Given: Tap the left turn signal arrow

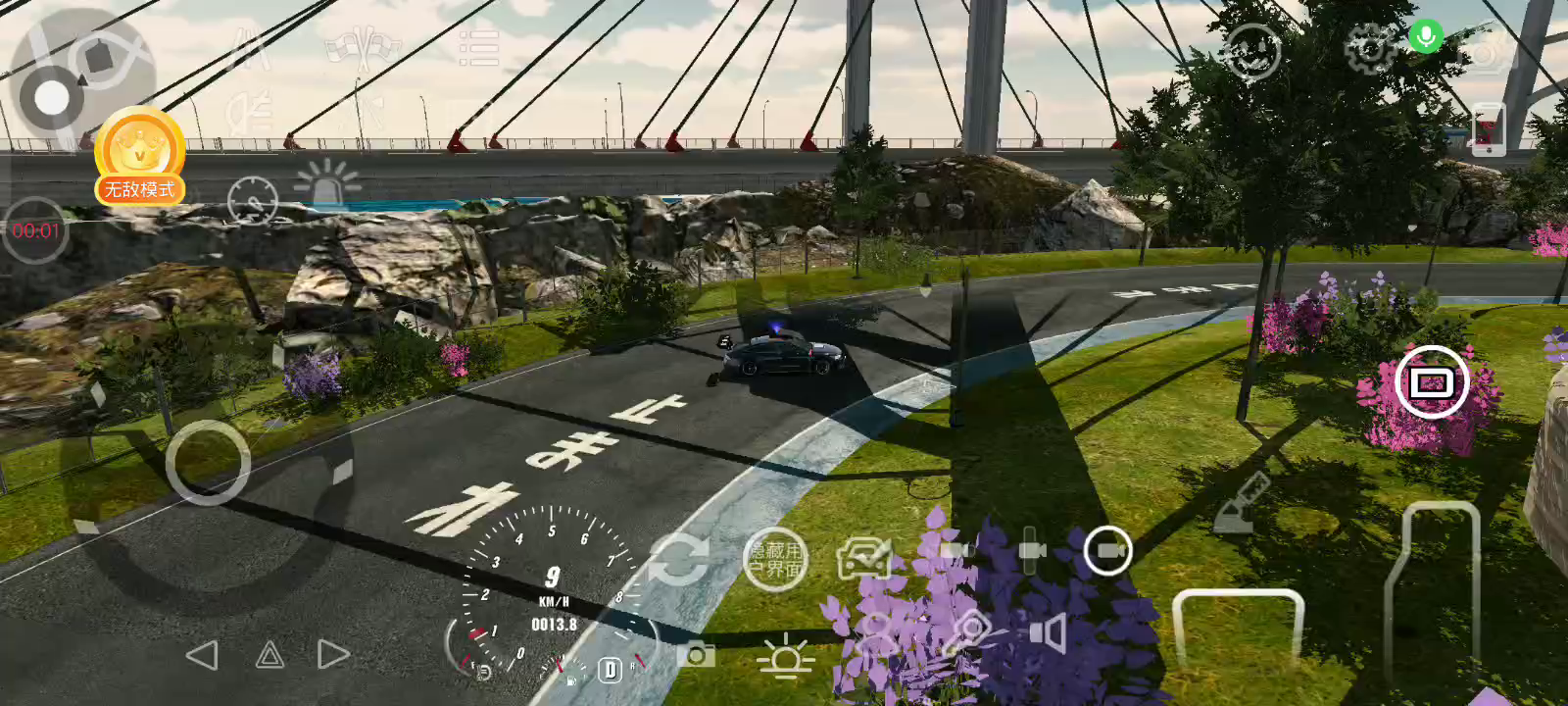Looking at the screenshot, I should click(202, 655).
